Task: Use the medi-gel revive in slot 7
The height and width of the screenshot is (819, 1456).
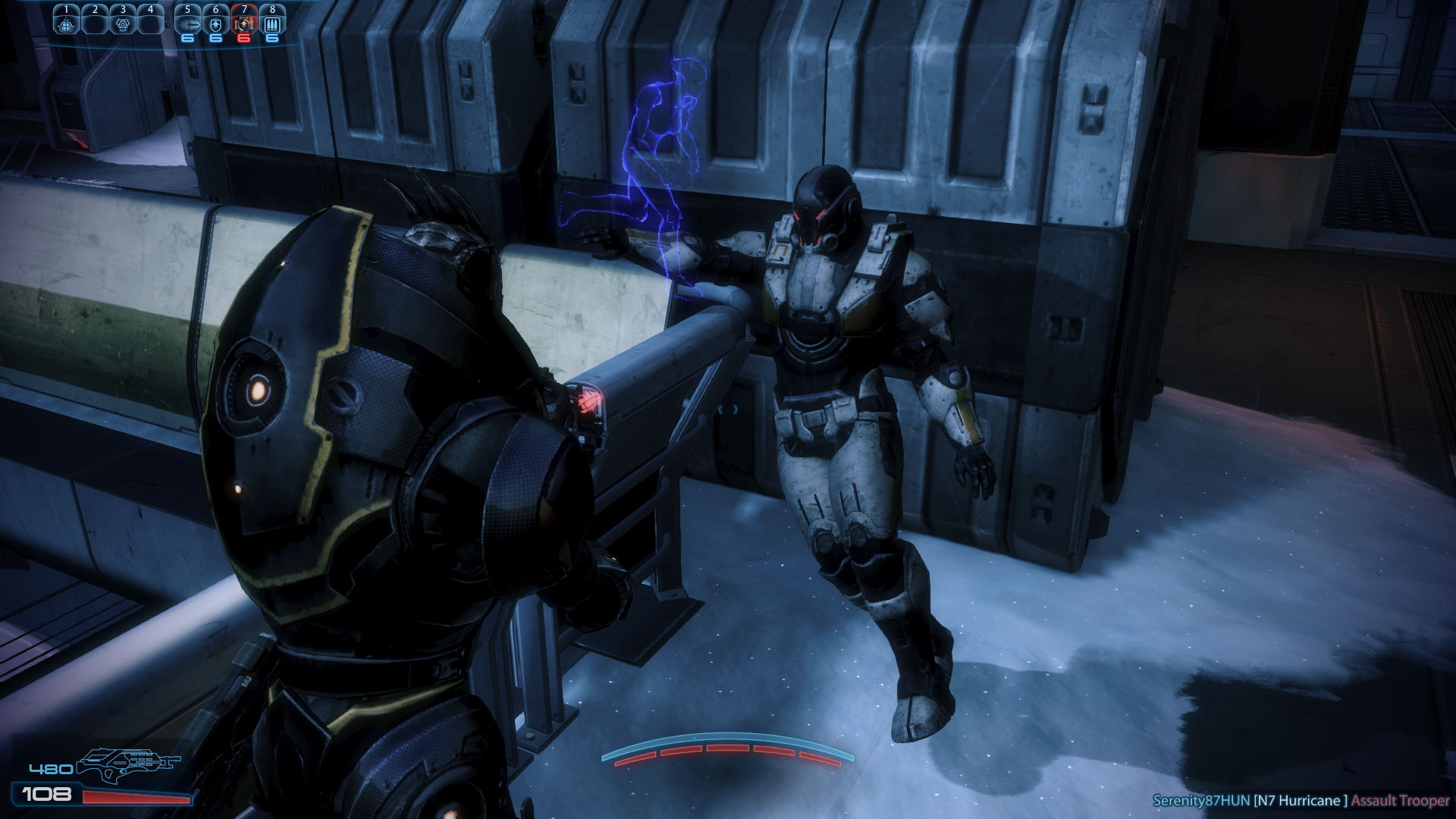Action: pos(244,24)
